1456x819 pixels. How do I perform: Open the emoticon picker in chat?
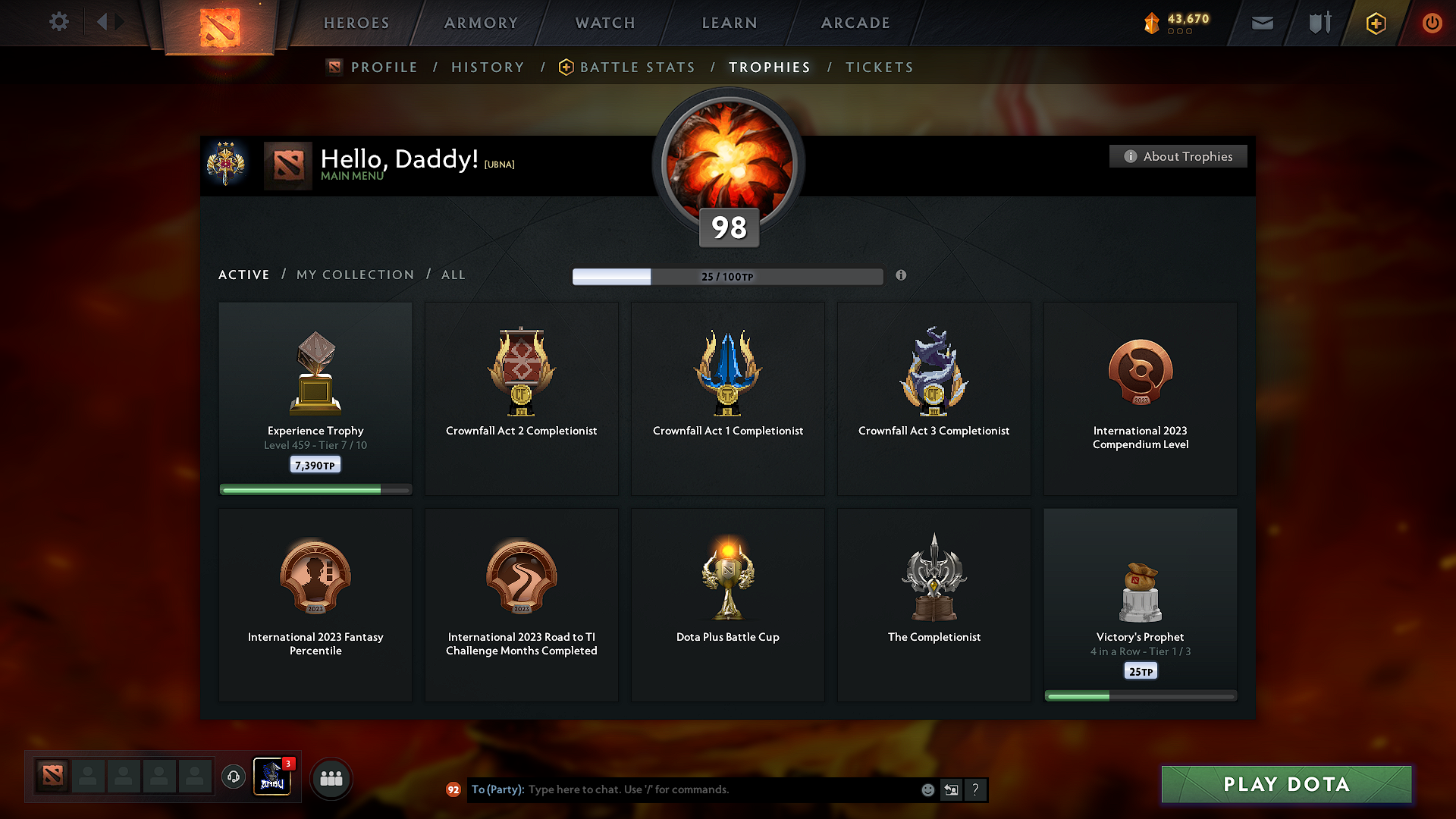pos(927,789)
